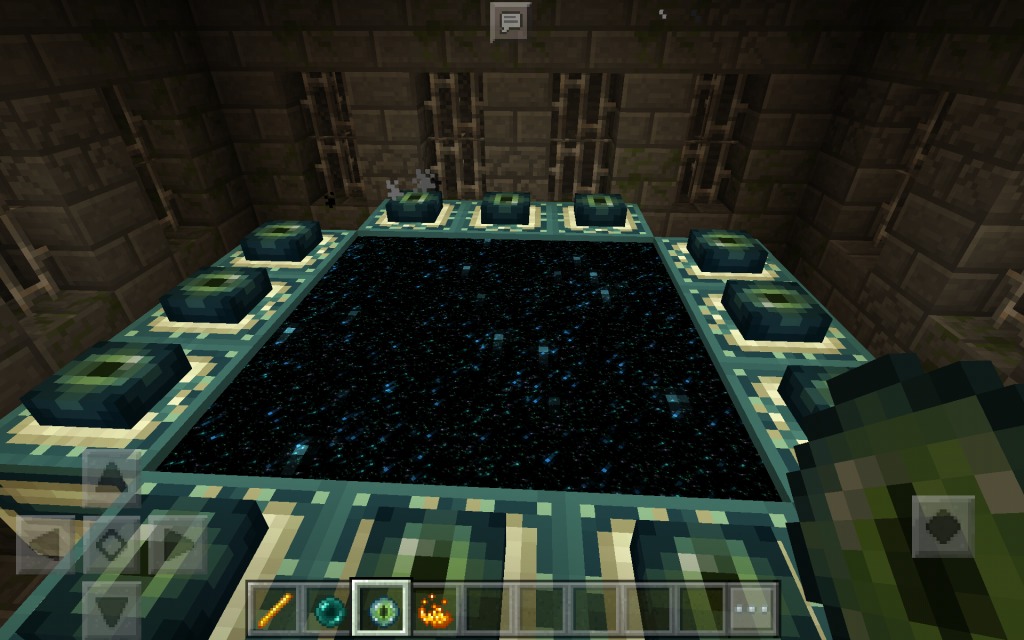Tap the D-pad left arrow
Viewport: 1024px width, 640px height.
[47, 545]
